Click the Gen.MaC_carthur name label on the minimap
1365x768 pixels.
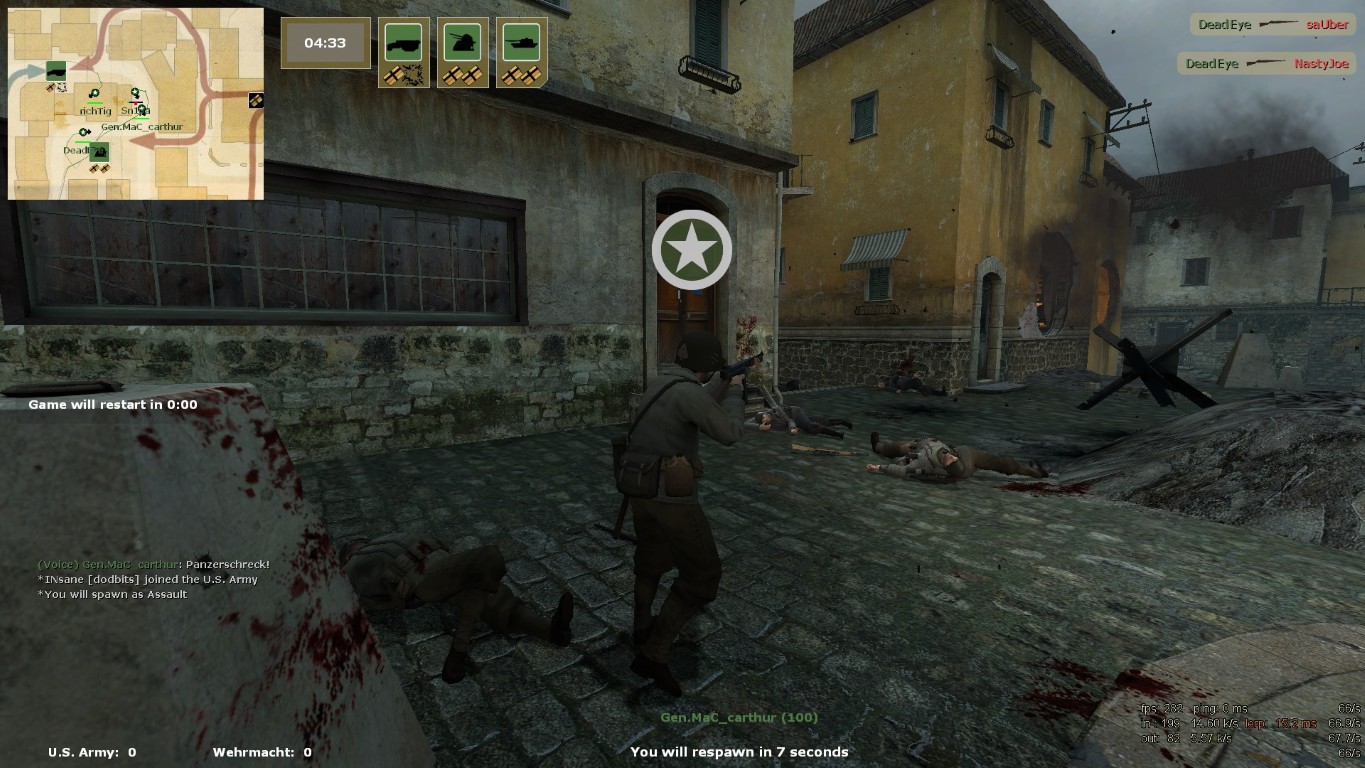[141, 127]
